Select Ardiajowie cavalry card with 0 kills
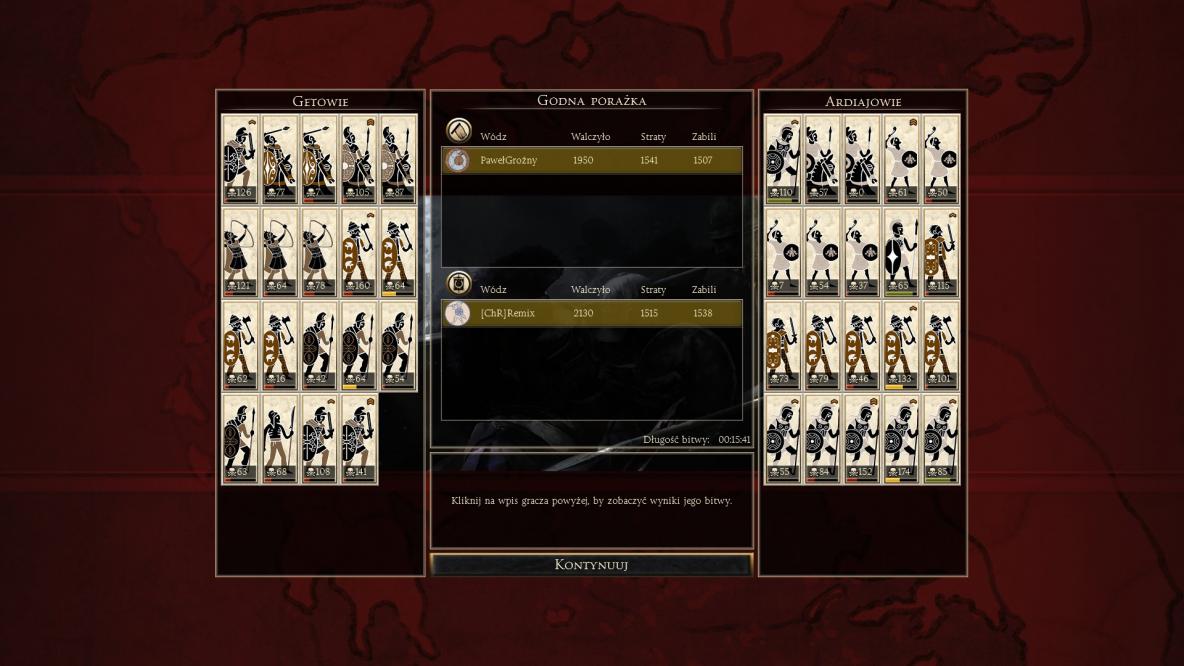The image size is (1184, 666). [x=862, y=158]
